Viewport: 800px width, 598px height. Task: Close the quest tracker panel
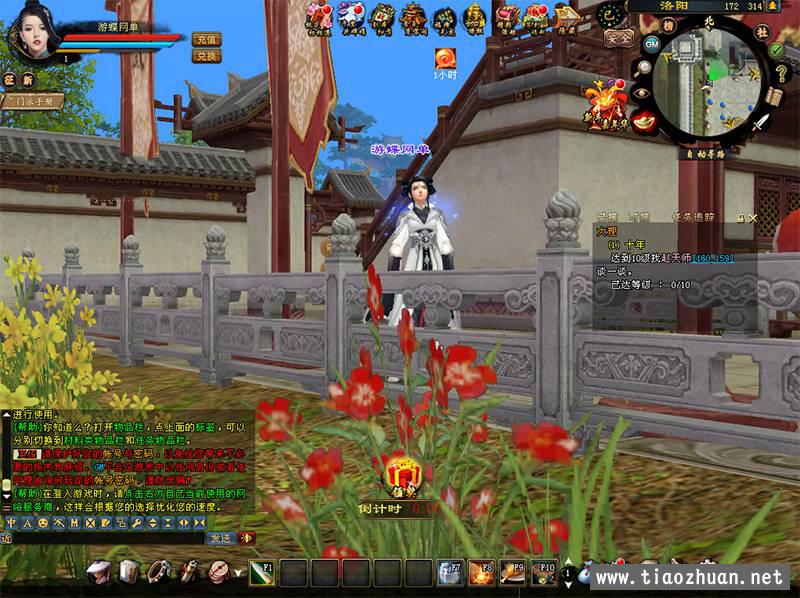point(752,217)
